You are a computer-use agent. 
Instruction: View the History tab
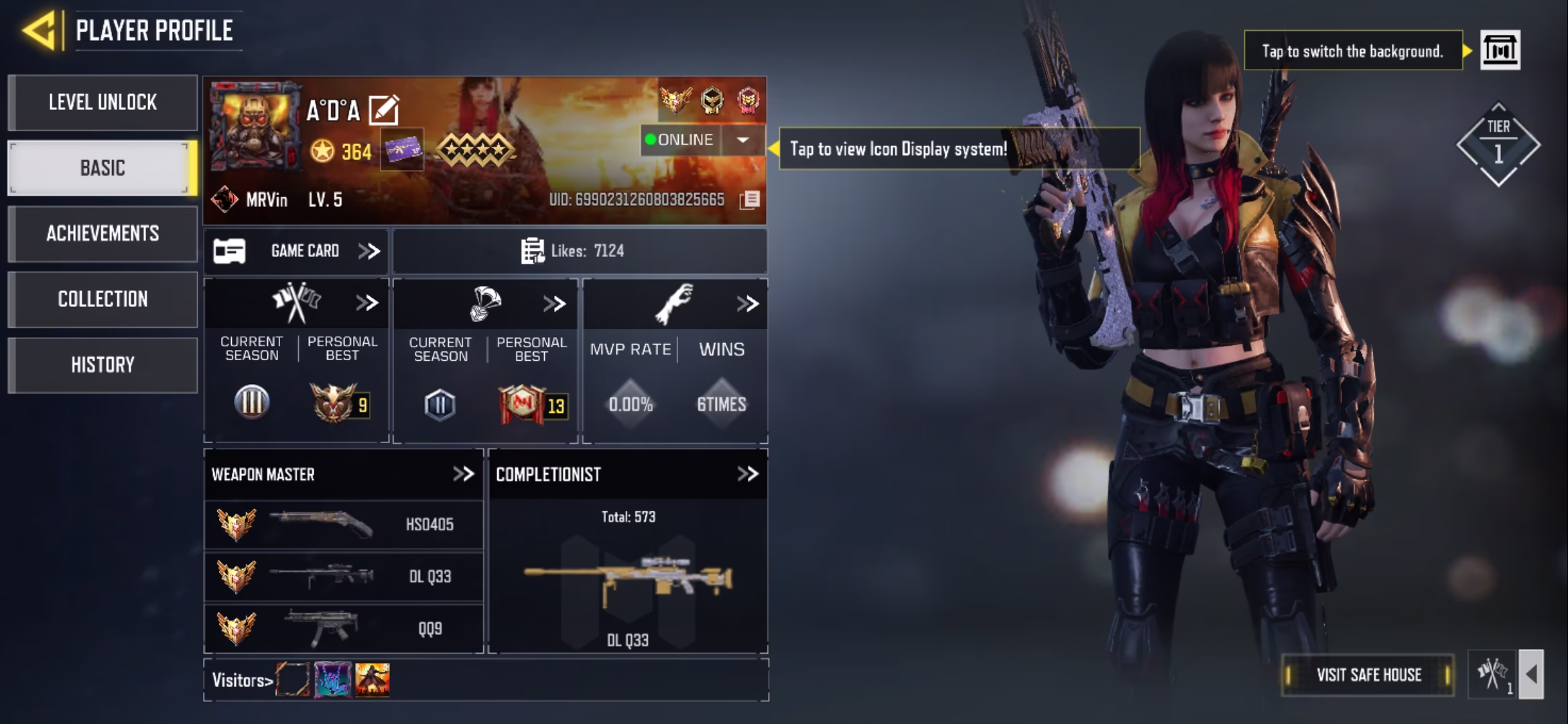point(103,365)
